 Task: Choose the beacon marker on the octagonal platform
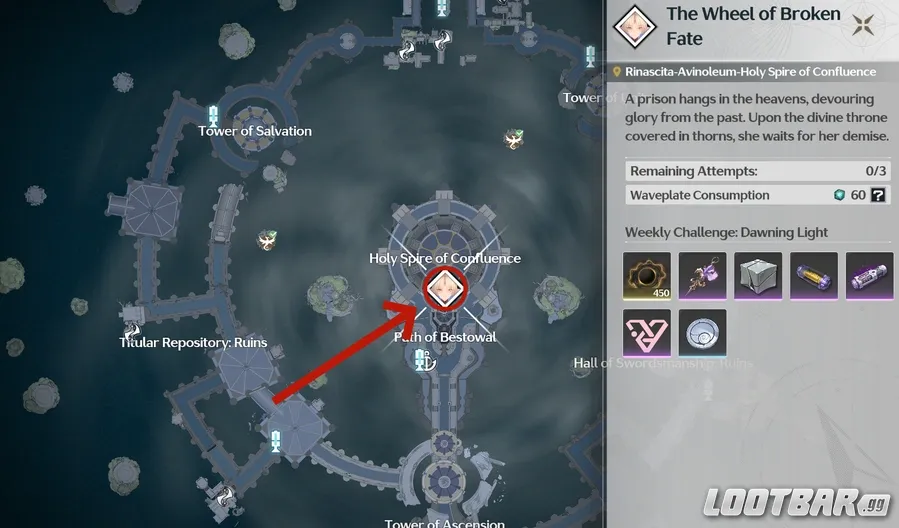[x=276, y=438]
